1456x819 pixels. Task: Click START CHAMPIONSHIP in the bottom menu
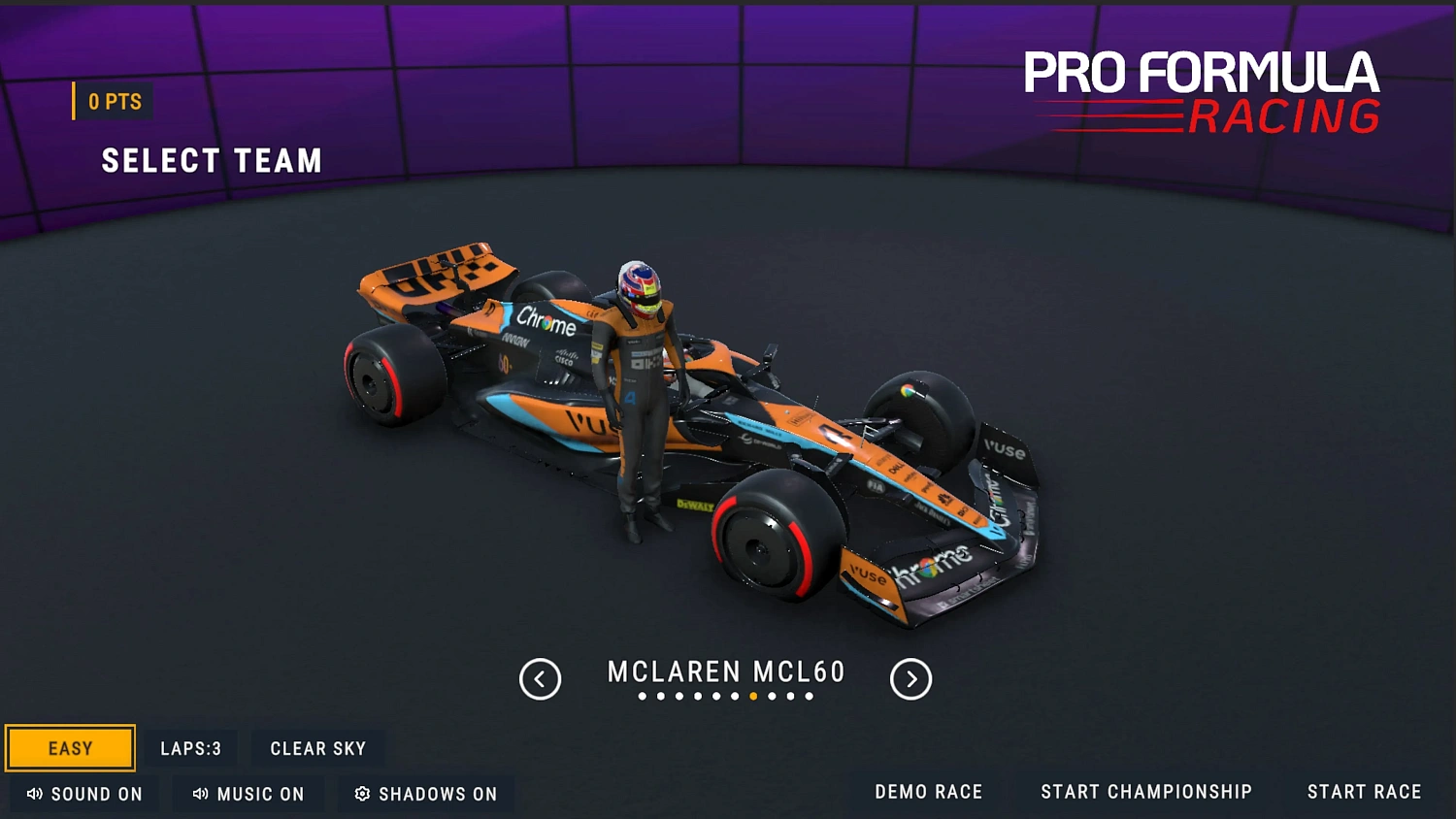pyautogui.click(x=1146, y=791)
